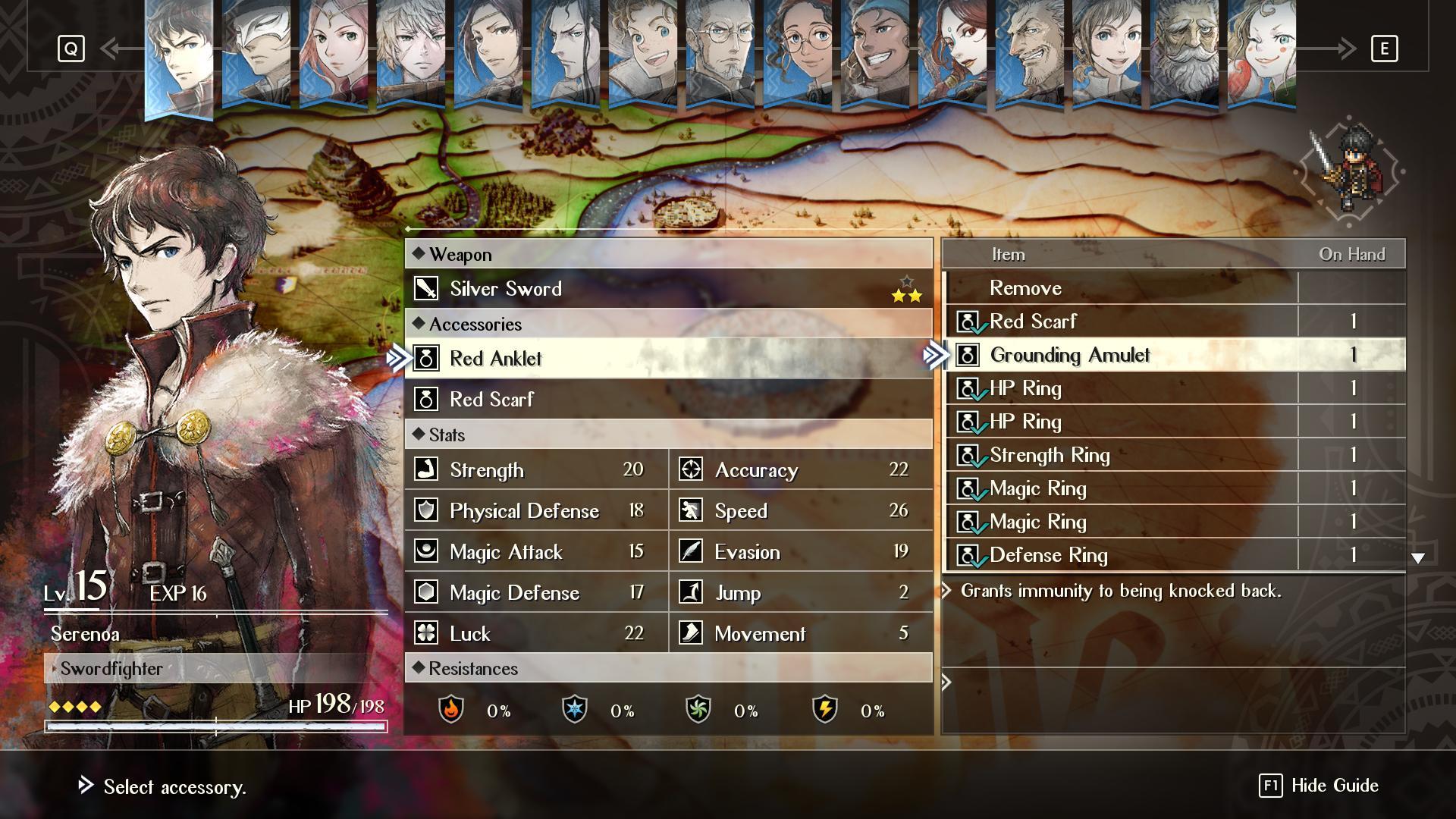Choose Remove in the item list
Screen dimensions: 1456x819
click(x=1025, y=288)
